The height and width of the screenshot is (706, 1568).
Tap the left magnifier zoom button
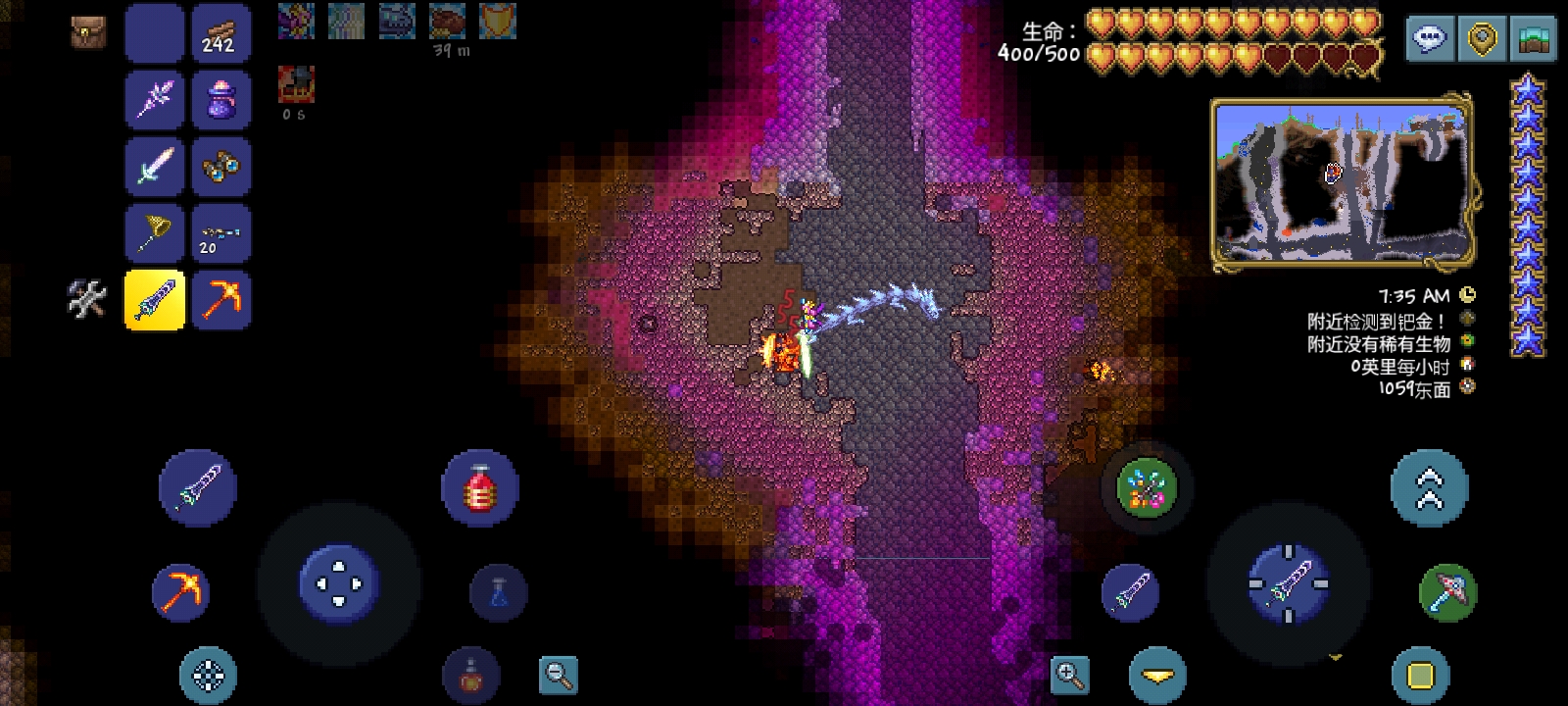click(x=559, y=675)
